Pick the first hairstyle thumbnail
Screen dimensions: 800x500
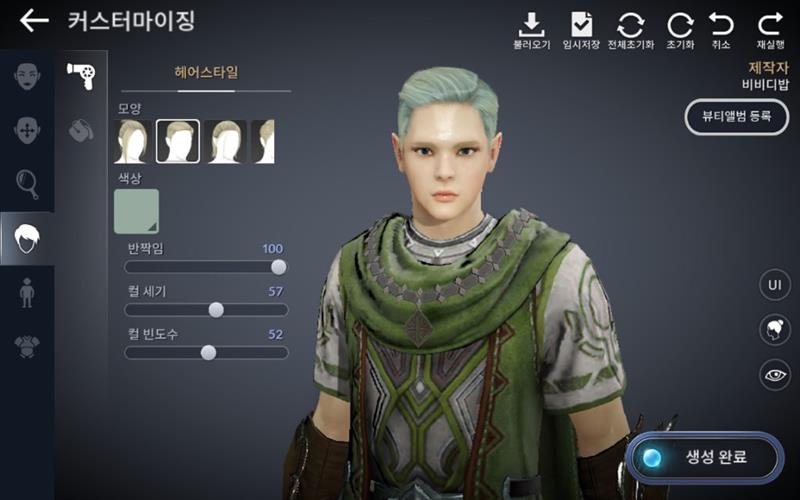(x=133, y=141)
